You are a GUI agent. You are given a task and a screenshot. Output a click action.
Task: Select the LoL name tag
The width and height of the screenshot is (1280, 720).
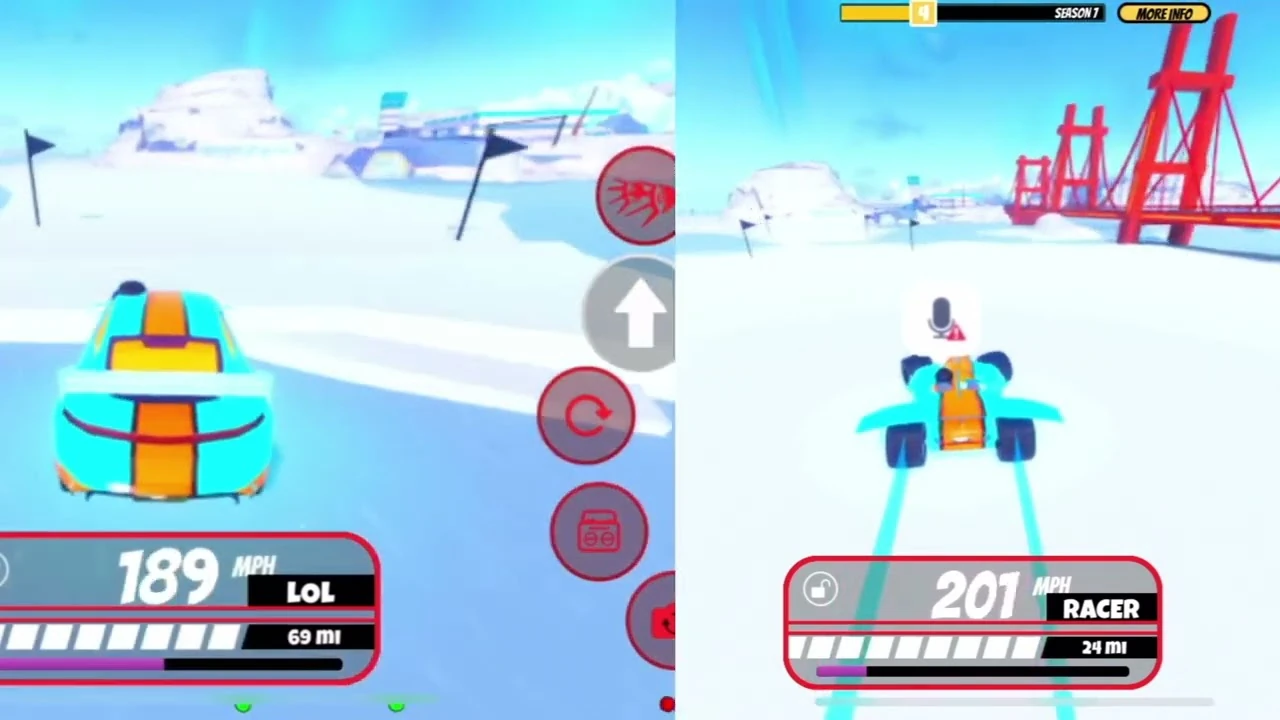(311, 592)
